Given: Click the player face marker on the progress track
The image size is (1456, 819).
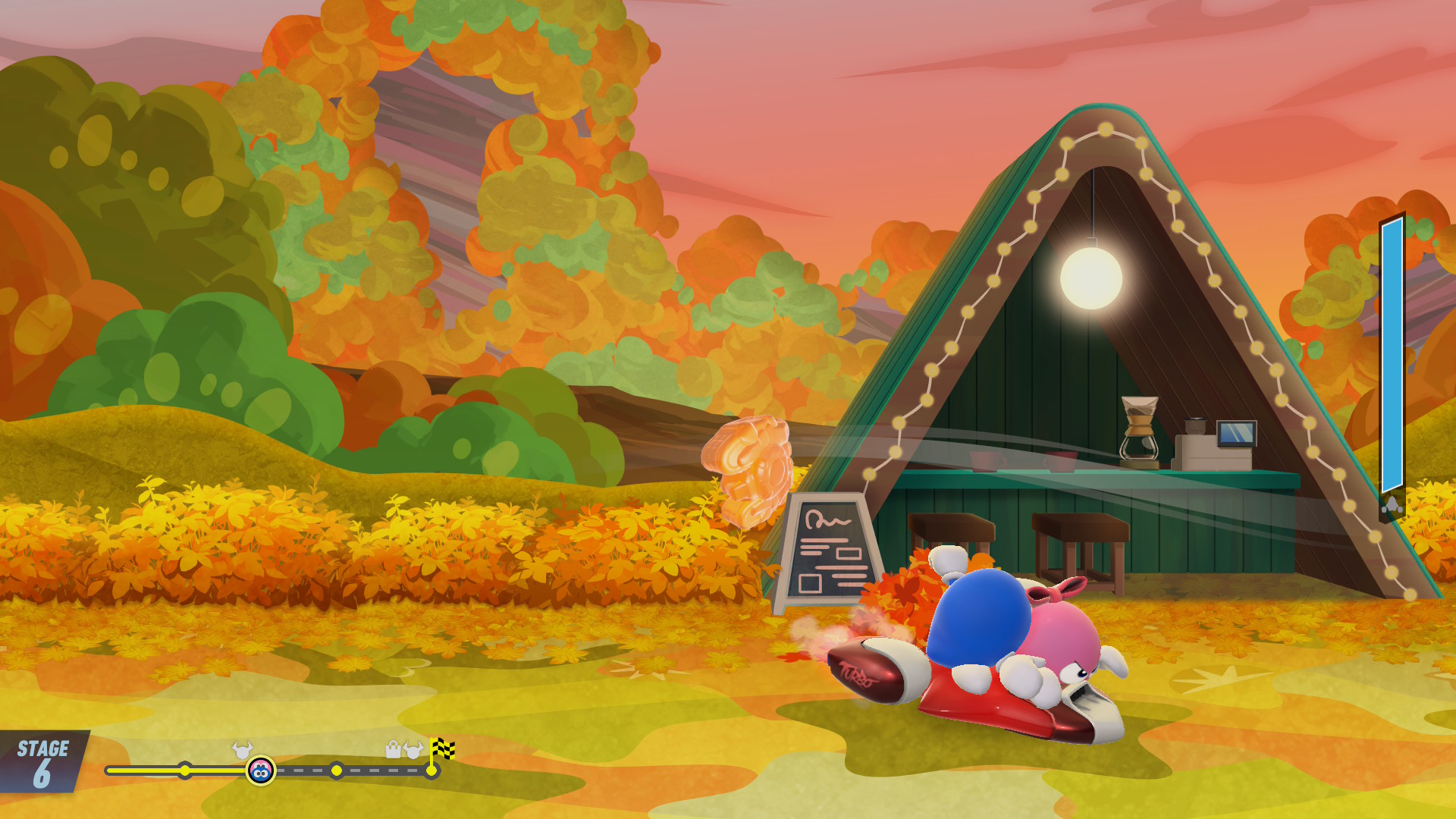Looking at the screenshot, I should click(261, 771).
